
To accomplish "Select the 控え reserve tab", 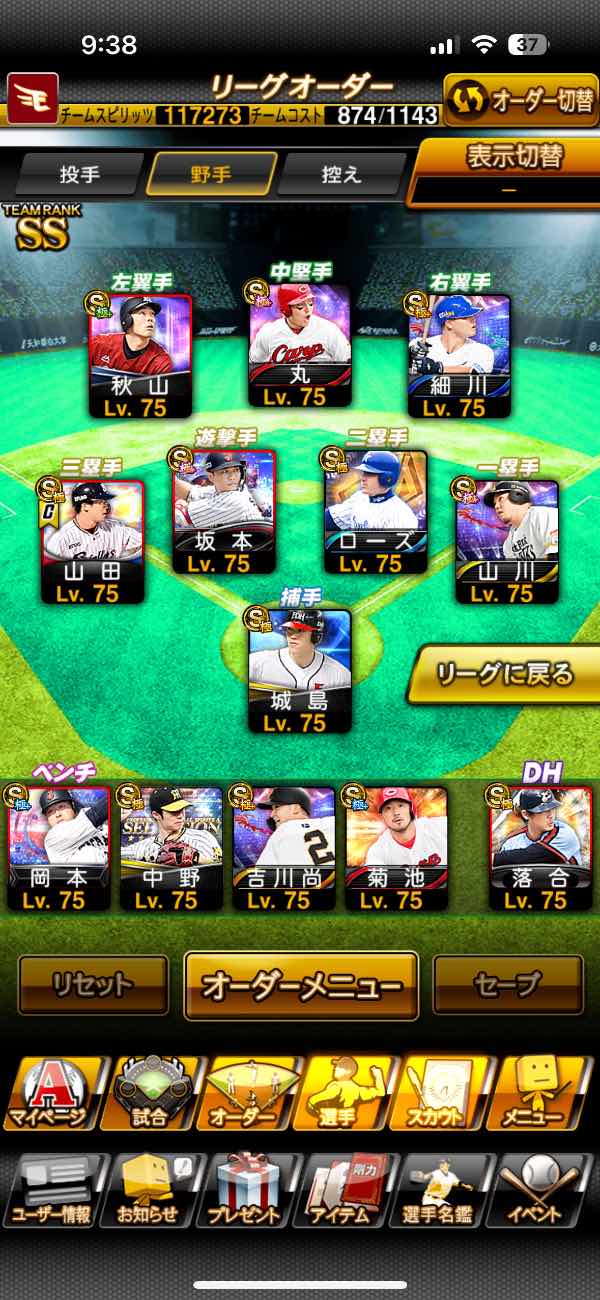I will pyautogui.click(x=341, y=174).
